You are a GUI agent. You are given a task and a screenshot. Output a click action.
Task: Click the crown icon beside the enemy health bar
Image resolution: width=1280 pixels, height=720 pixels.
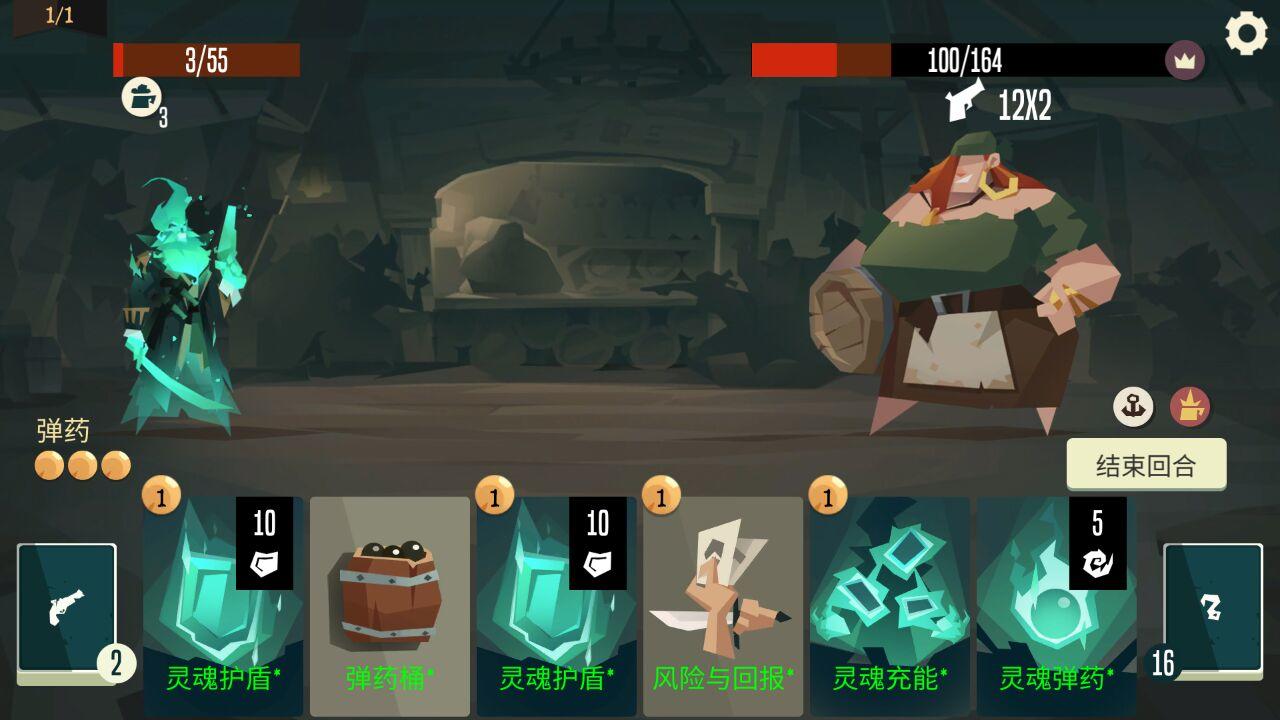click(x=1184, y=60)
